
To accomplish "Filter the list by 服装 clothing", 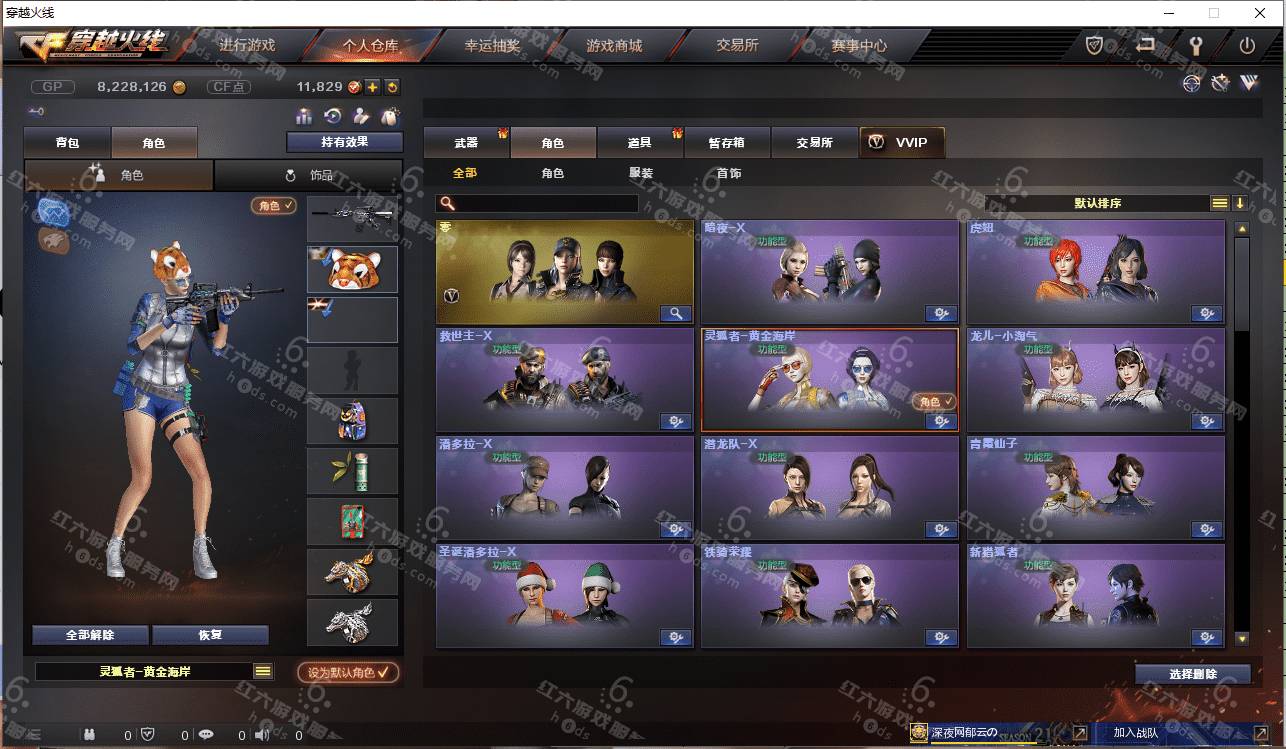I will point(641,174).
